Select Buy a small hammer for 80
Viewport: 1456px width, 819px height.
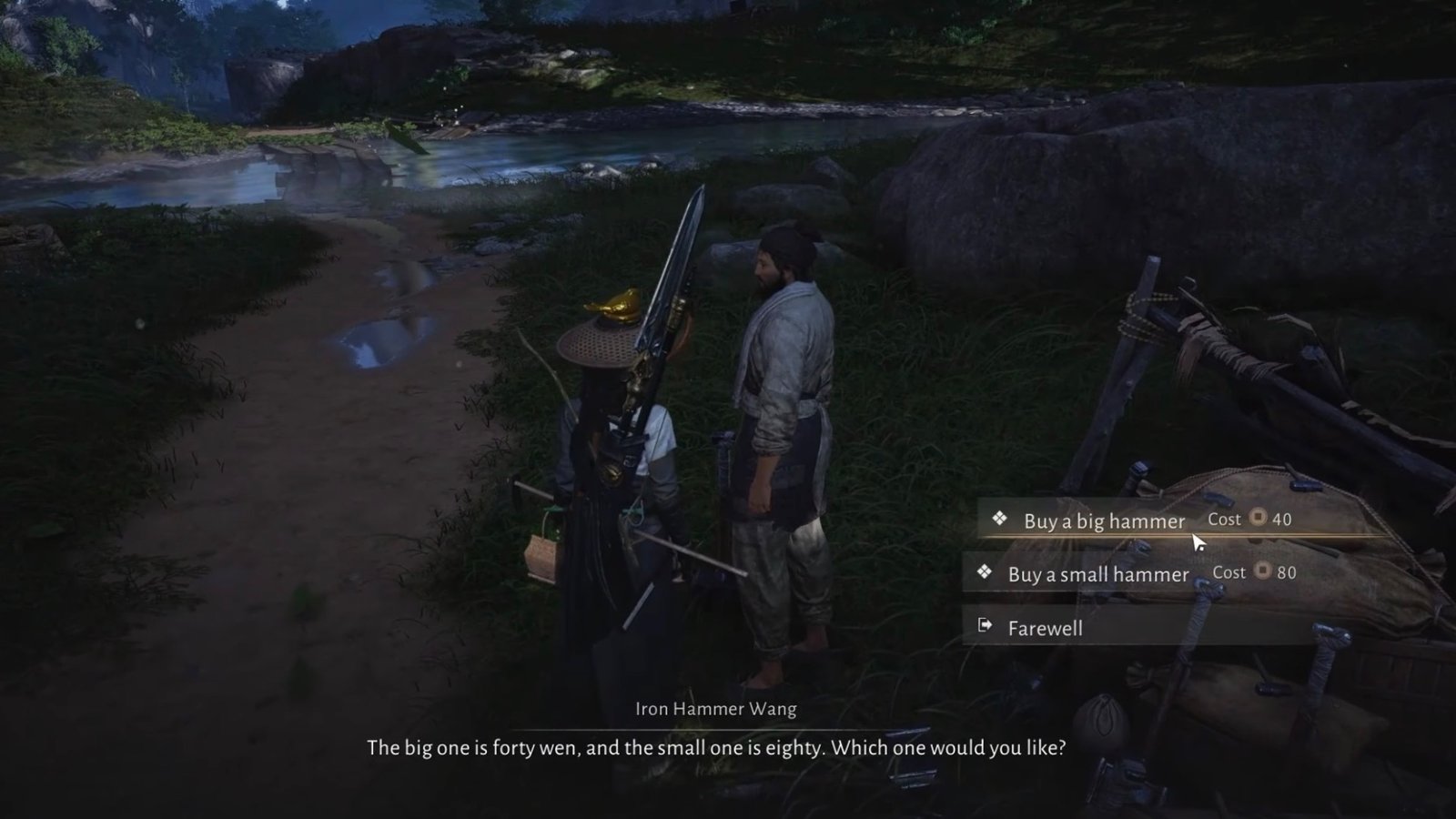pyautogui.click(x=1098, y=574)
